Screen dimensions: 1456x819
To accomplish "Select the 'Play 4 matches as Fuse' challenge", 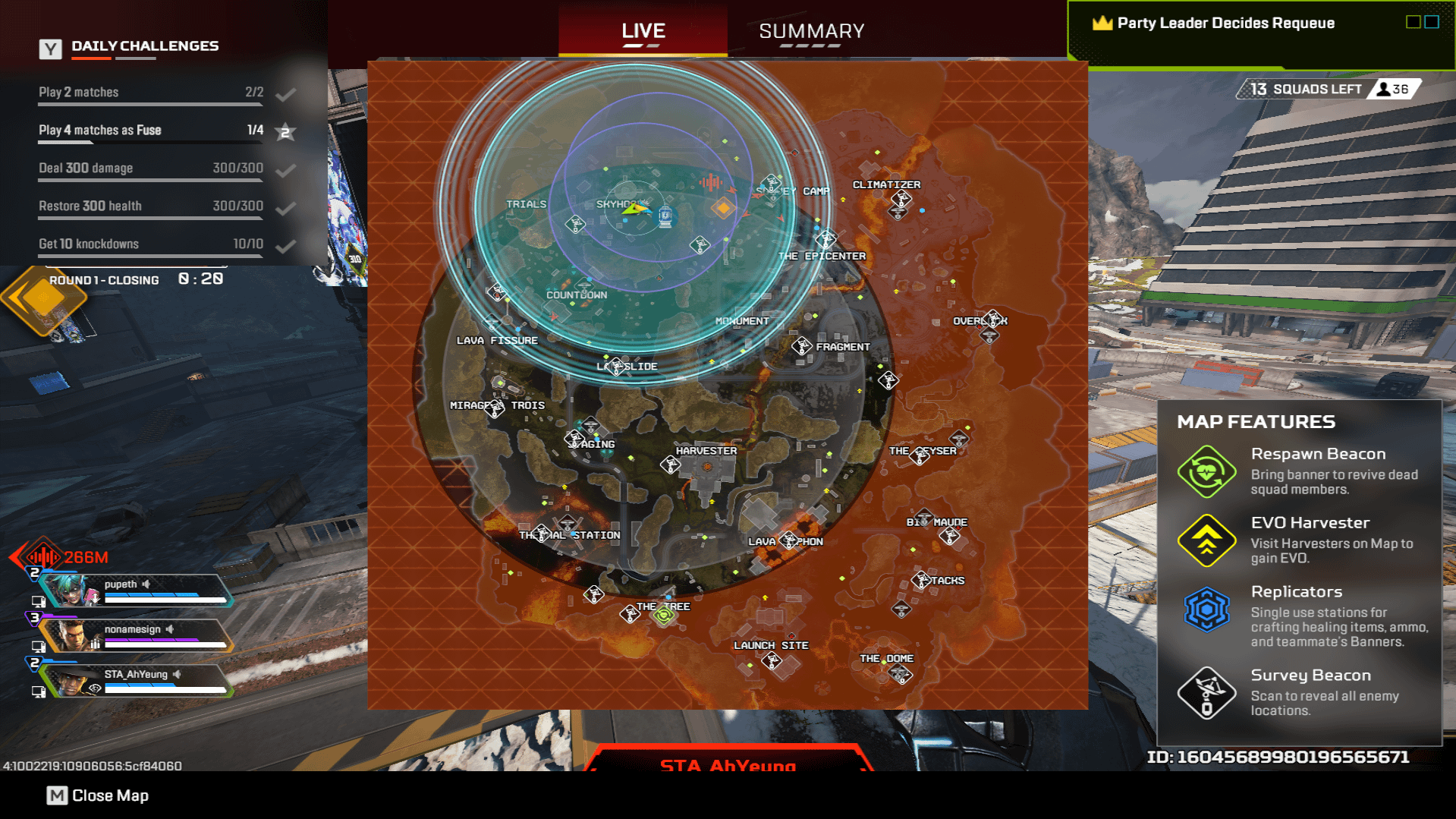I will click(x=150, y=131).
